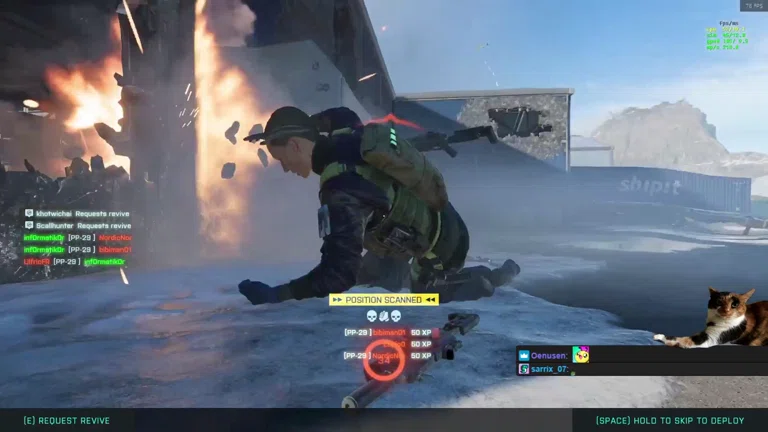Viewport: 768px width, 432px height.
Task: Select khotwichai's revive request in the feed
Action: click(76, 213)
